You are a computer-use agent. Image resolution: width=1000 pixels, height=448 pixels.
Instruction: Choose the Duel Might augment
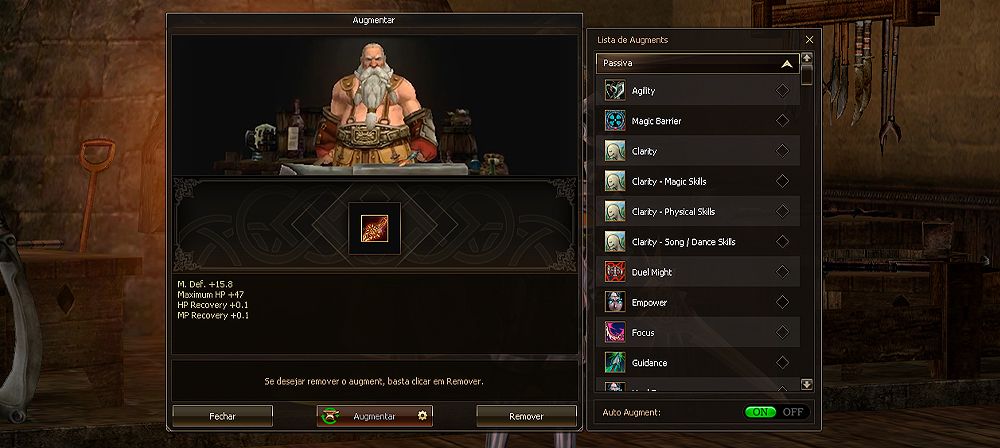coord(697,272)
